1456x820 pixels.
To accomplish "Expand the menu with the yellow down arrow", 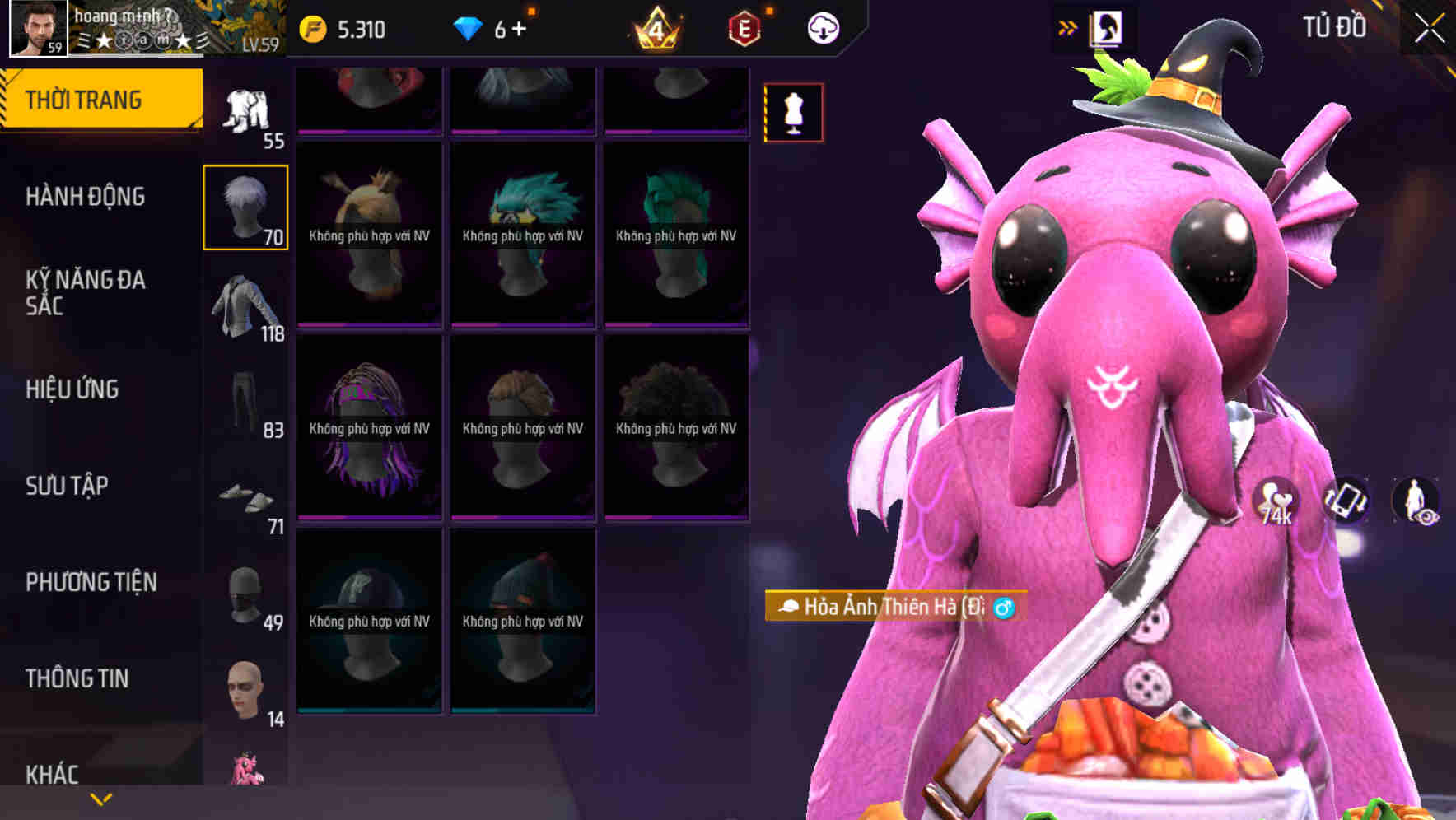I will point(99,800).
